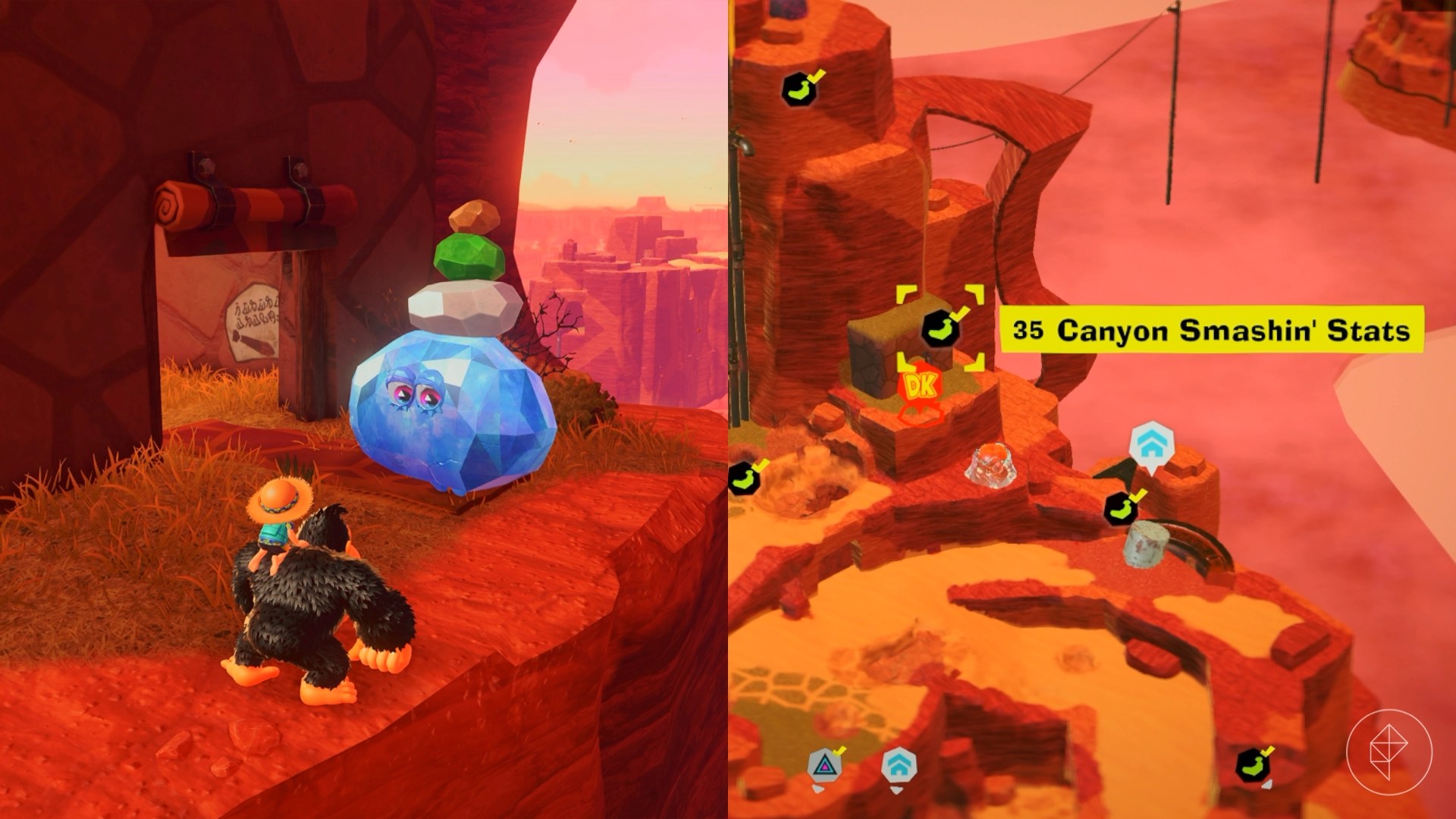Select the house marker beside the triangle marker
Image resolution: width=1456 pixels, height=819 pixels.
point(899,766)
